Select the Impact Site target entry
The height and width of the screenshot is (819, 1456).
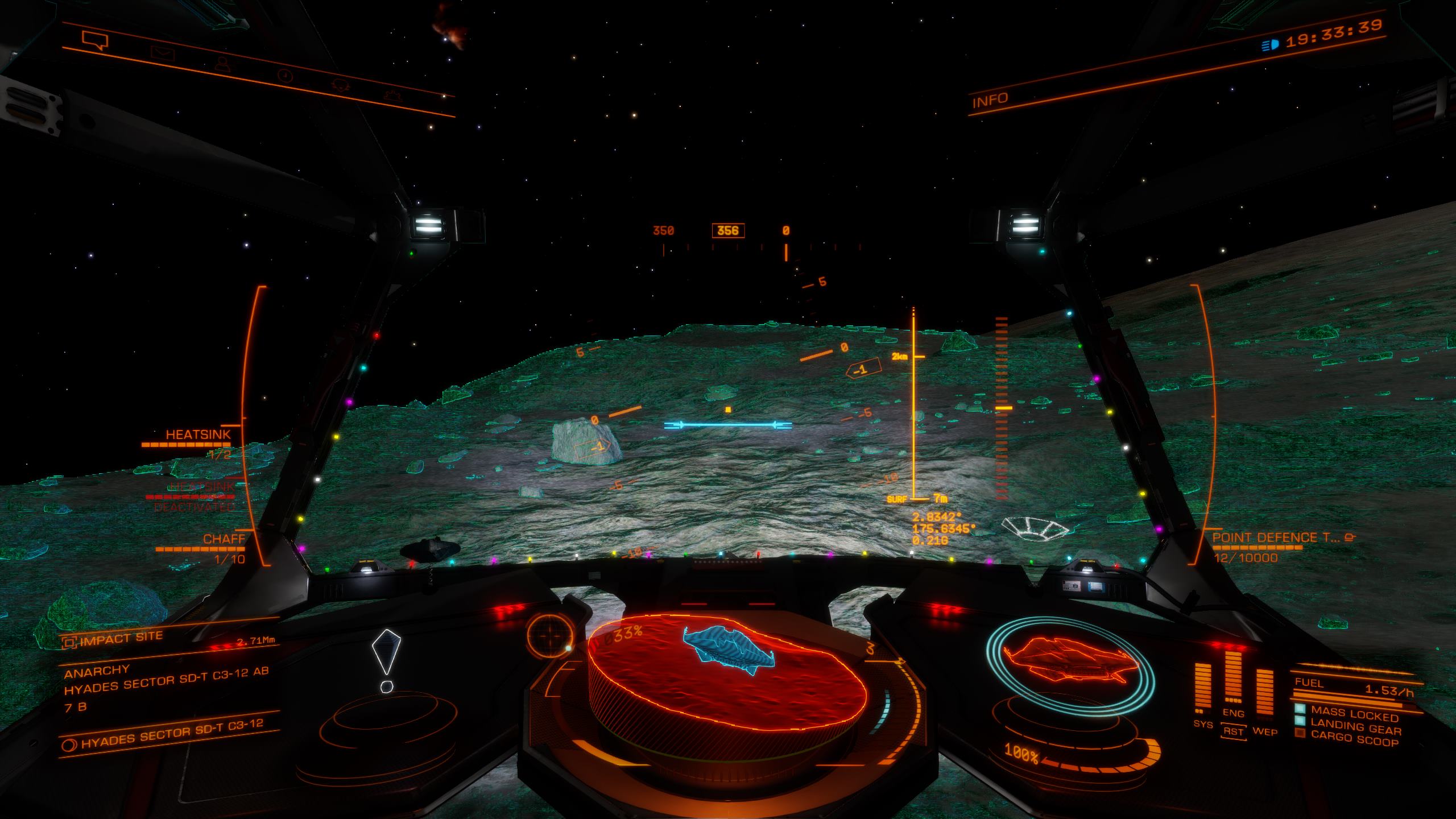121,639
